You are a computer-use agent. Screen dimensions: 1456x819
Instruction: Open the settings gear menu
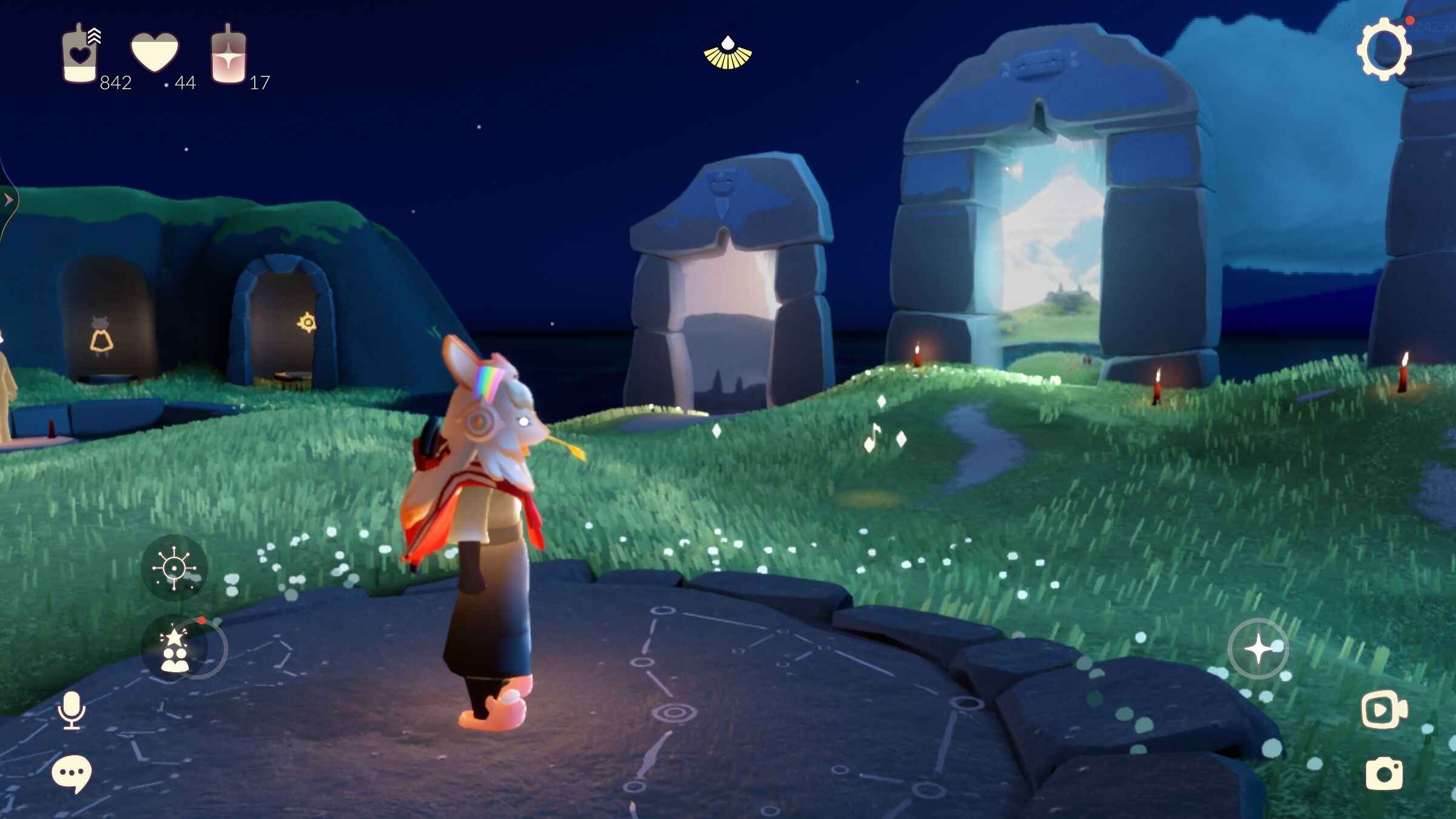(1383, 49)
